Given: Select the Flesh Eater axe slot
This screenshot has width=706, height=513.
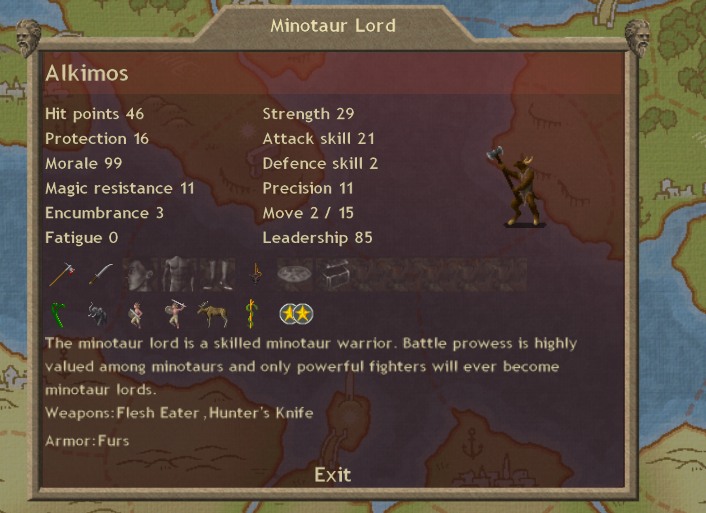Looking at the screenshot, I should click(64, 274).
